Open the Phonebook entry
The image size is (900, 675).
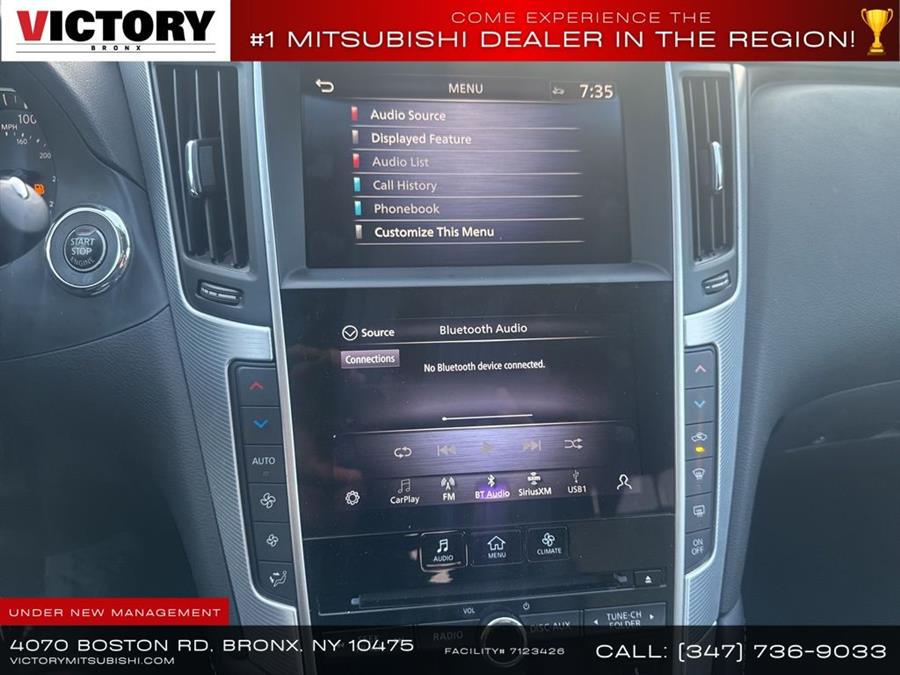[406, 209]
